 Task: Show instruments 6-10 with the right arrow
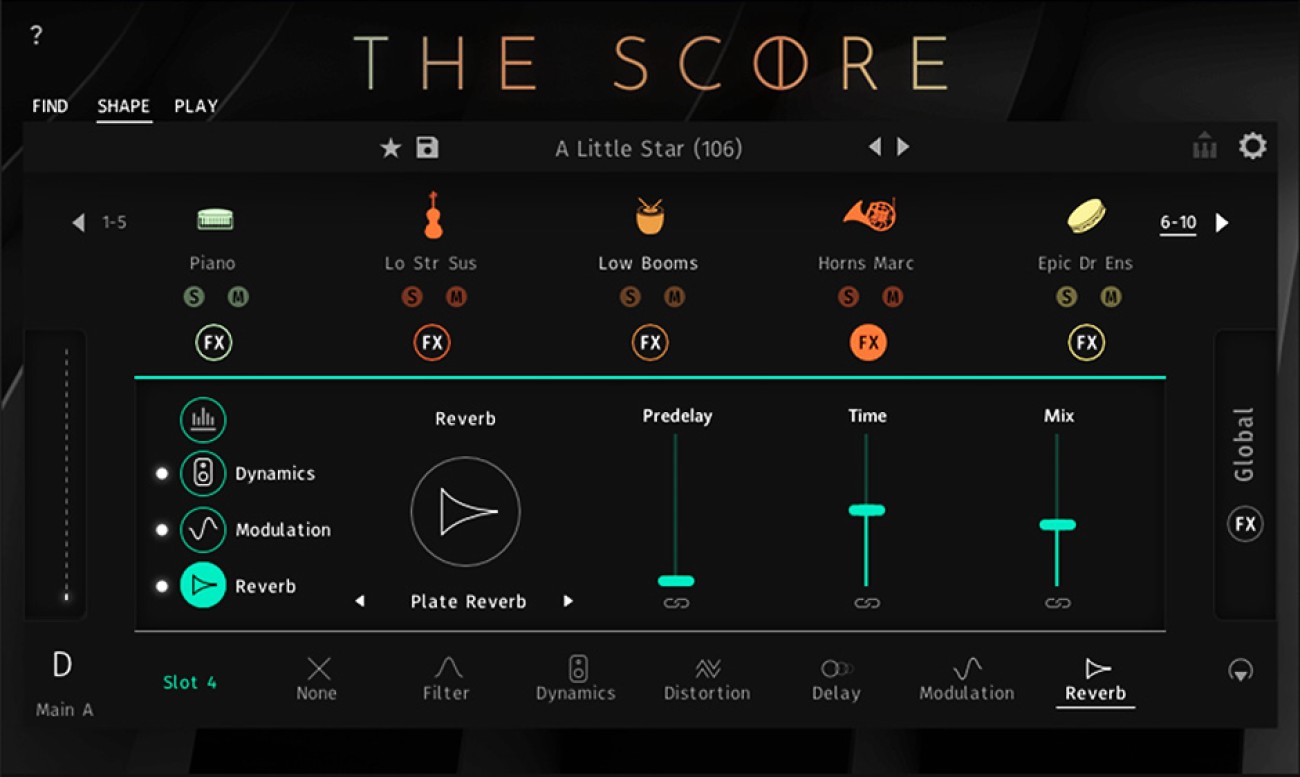click(x=1221, y=223)
